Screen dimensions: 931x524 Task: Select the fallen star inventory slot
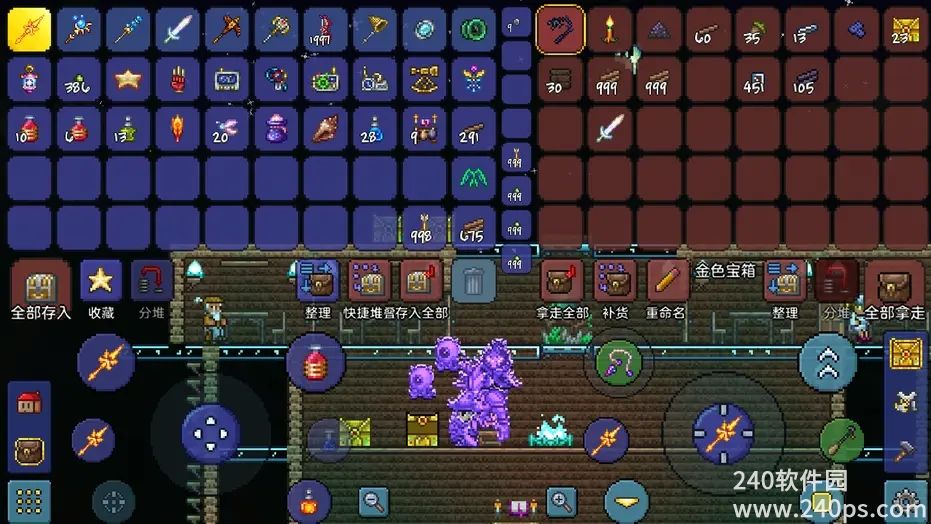point(127,79)
